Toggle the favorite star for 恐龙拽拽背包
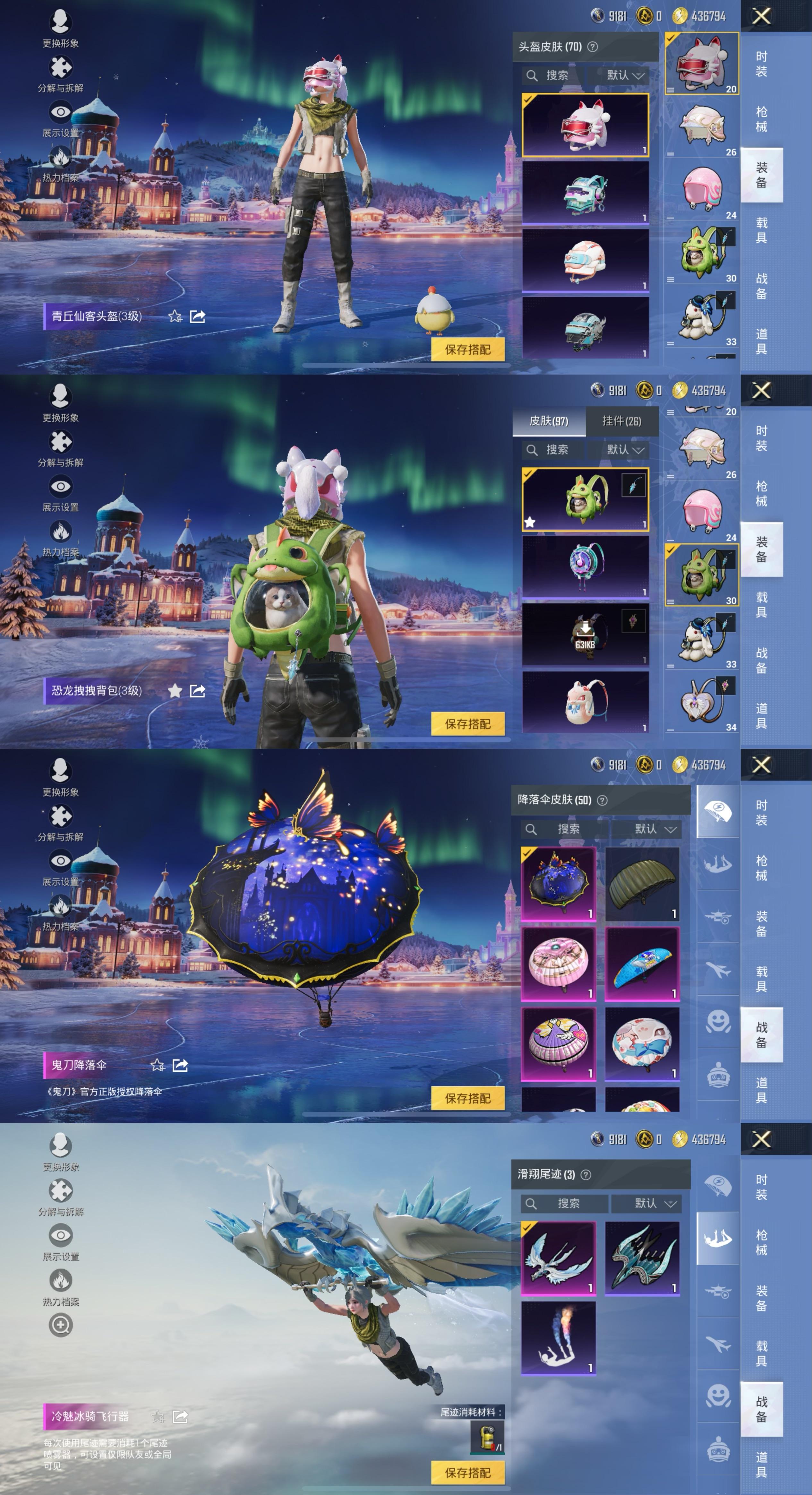The width and height of the screenshot is (812, 1495). [175, 691]
